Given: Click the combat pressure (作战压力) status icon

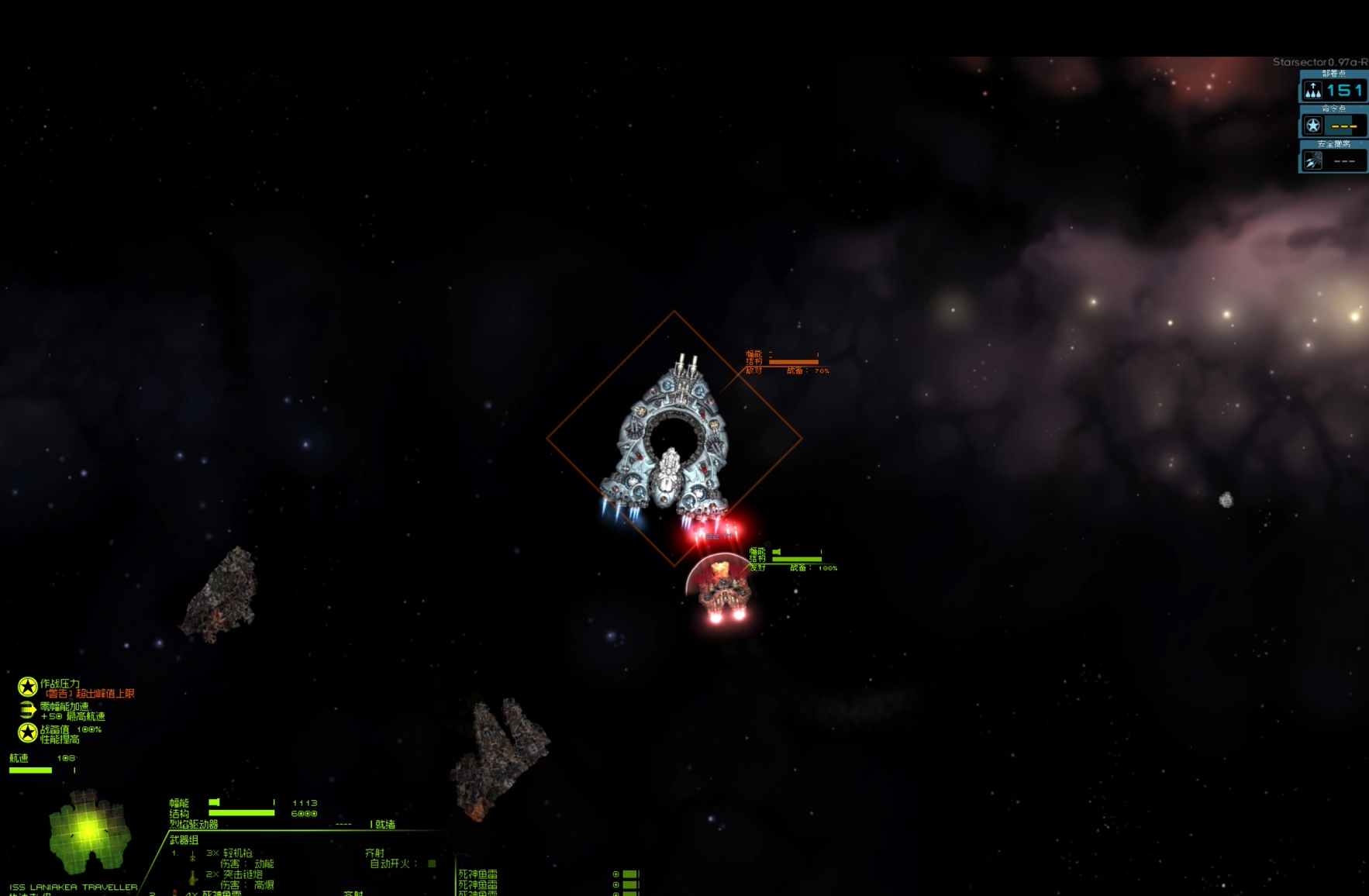Looking at the screenshot, I should point(28,687).
